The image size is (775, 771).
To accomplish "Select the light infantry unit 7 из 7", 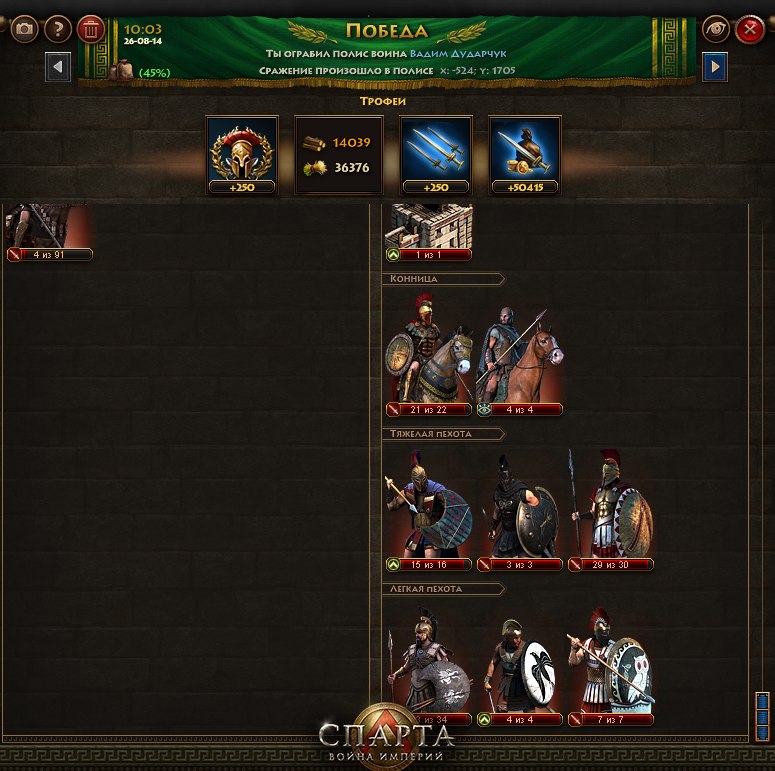I will coord(611,665).
